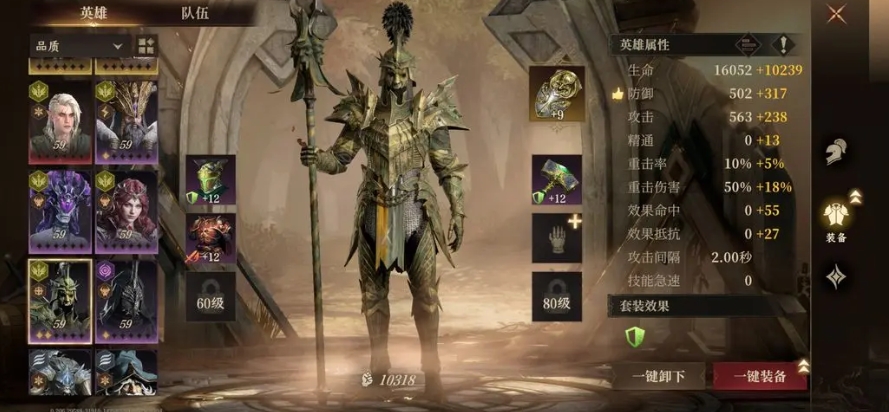The width and height of the screenshot is (889, 412).
Task: Open the 品质 sorting dropdown
Action: click(x=78, y=46)
